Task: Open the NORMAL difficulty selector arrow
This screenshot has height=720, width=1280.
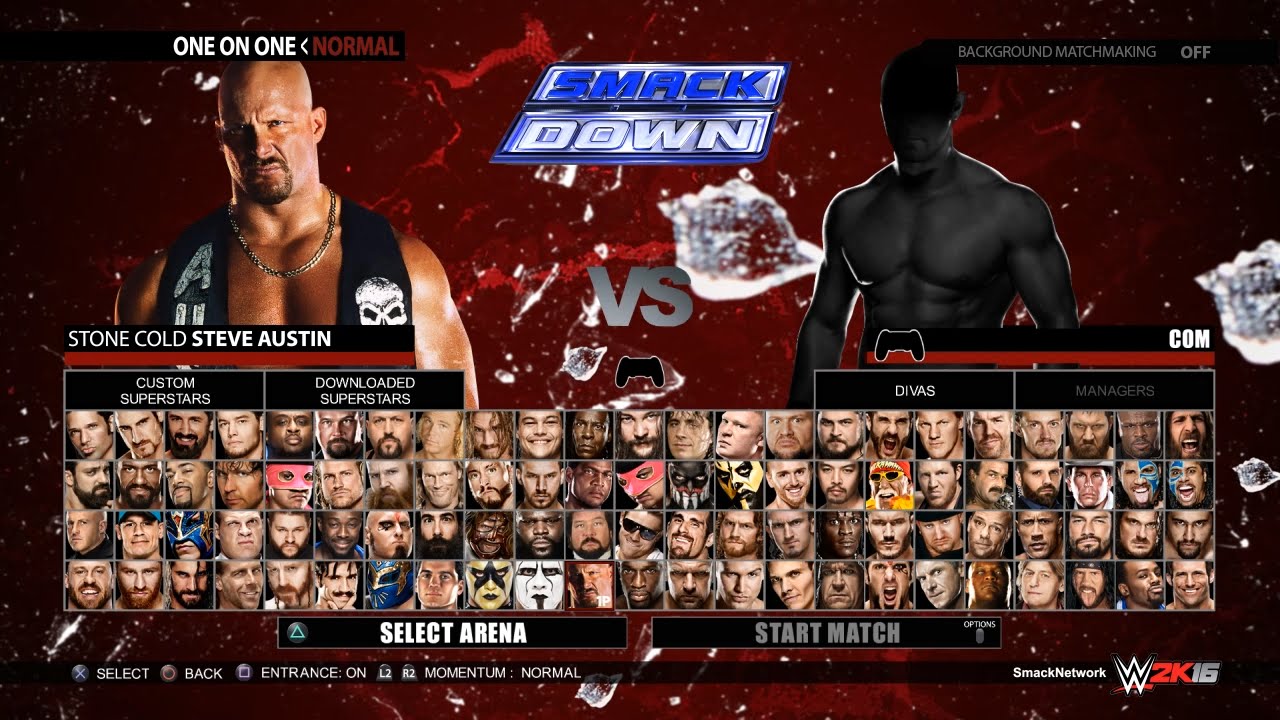Action: coord(307,45)
